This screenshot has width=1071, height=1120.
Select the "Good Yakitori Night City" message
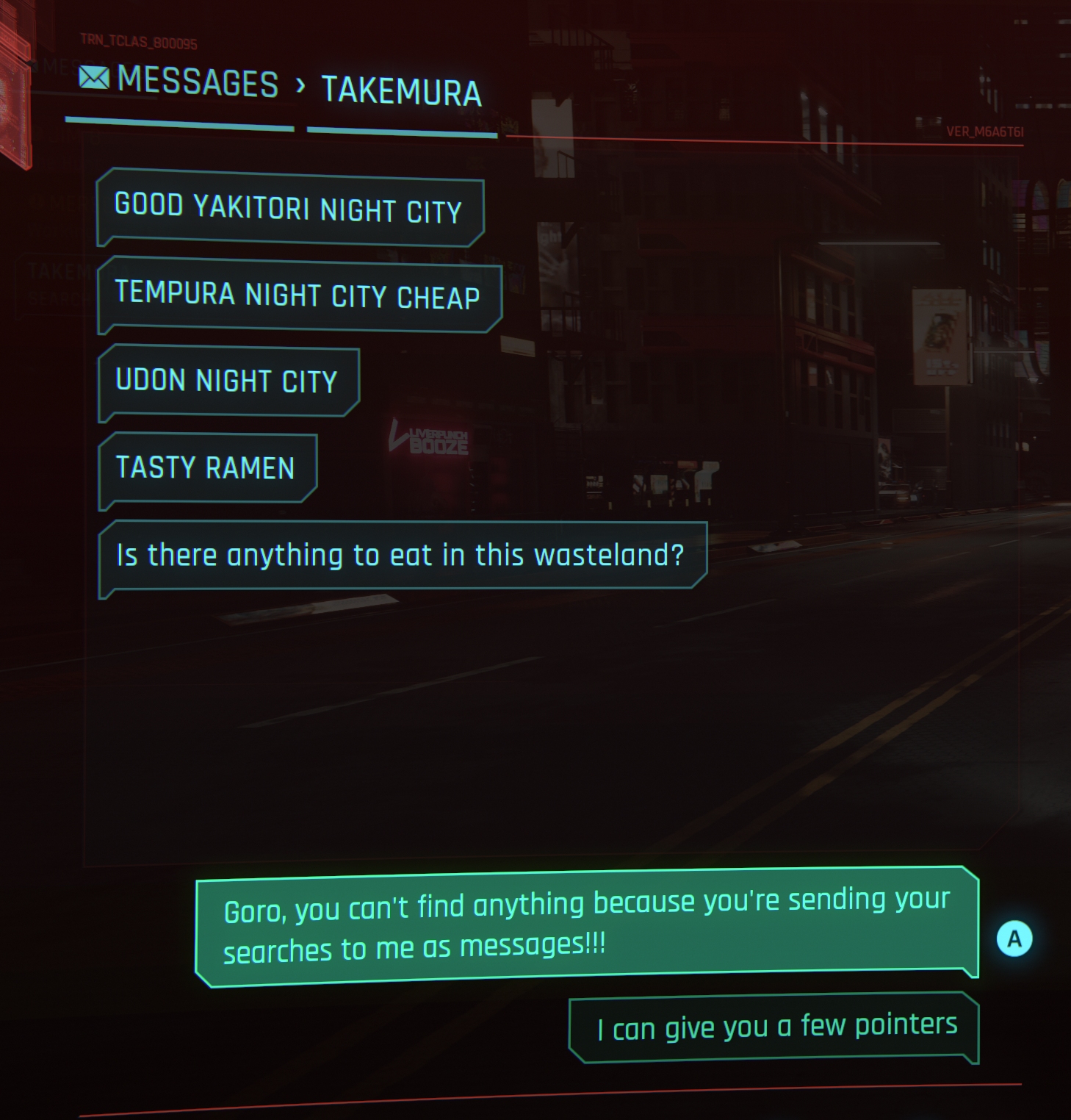click(289, 209)
